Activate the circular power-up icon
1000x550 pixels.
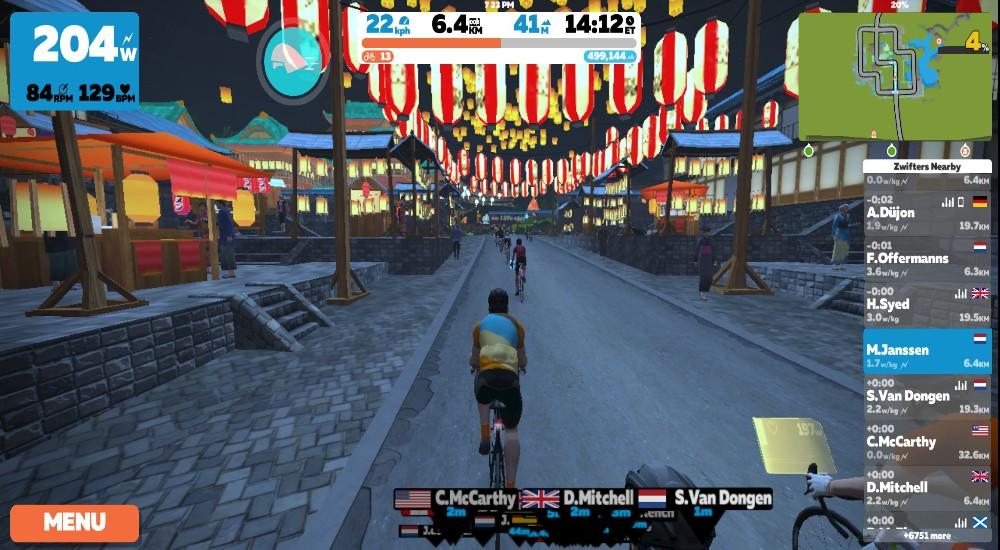[293, 62]
